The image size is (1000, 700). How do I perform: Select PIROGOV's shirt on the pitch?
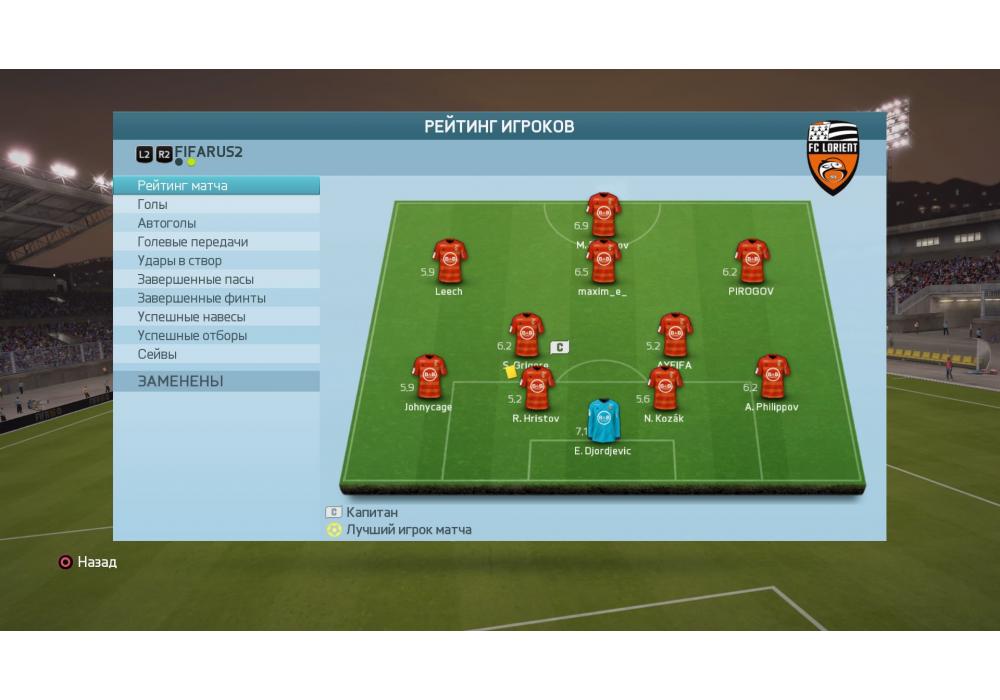coord(752,262)
